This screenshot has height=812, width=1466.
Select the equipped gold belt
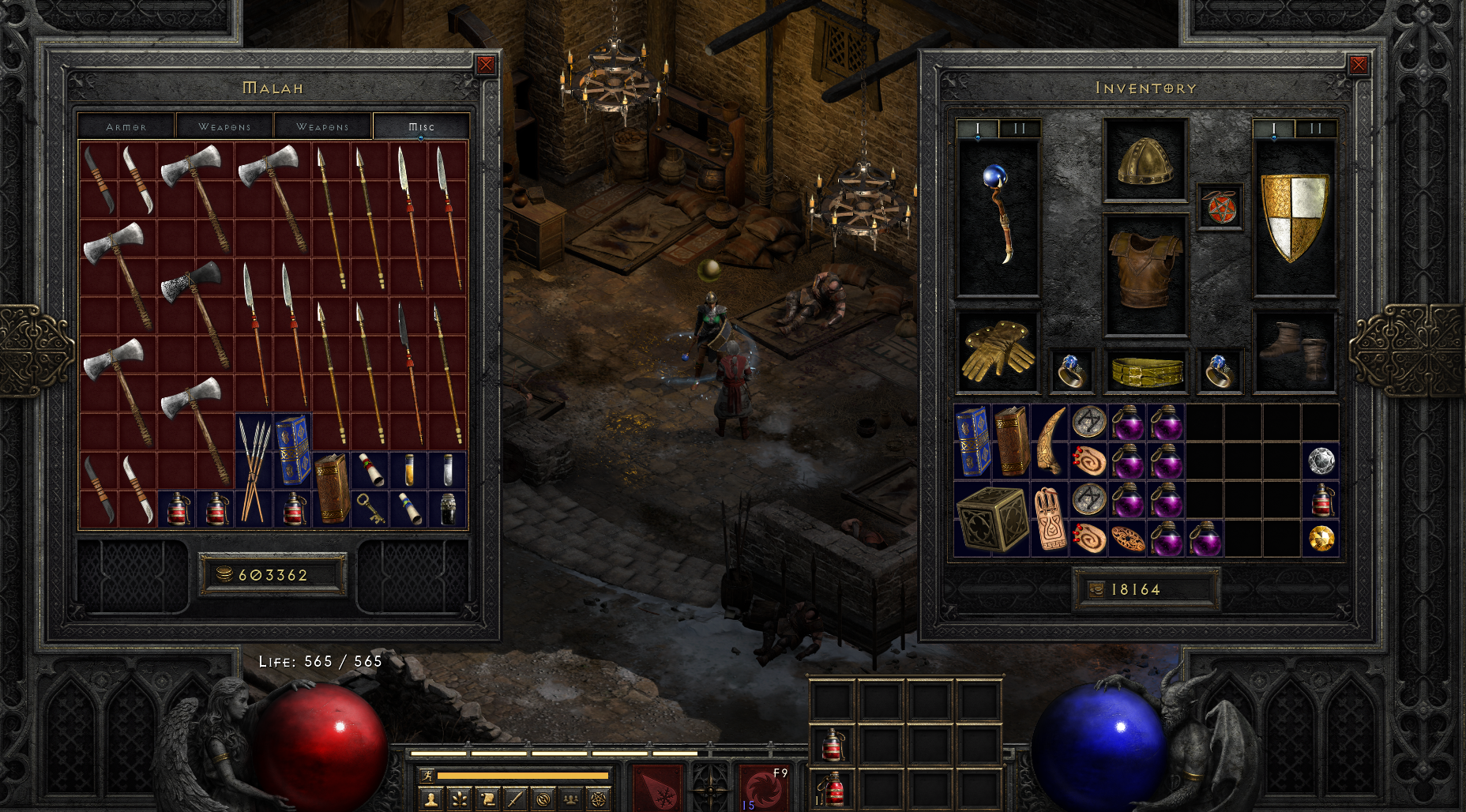point(1145,371)
